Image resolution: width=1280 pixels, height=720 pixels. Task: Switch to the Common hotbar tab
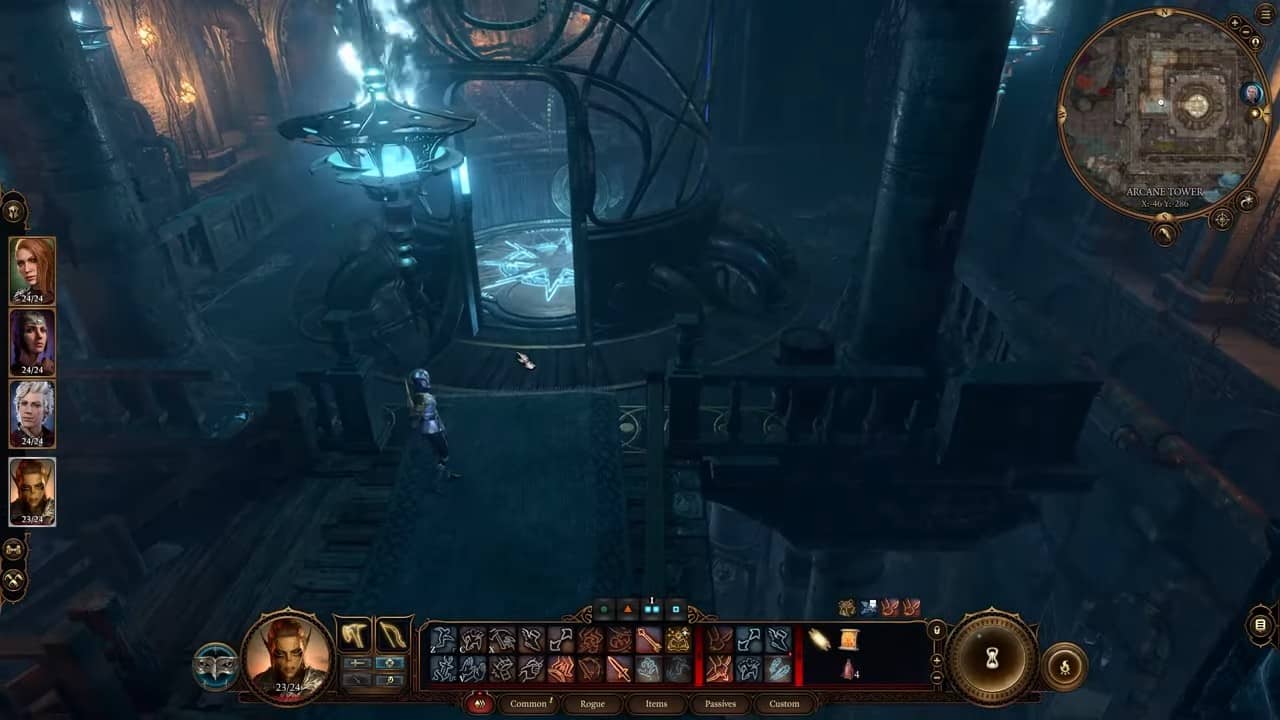pyautogui.click(x=528, y=703)
